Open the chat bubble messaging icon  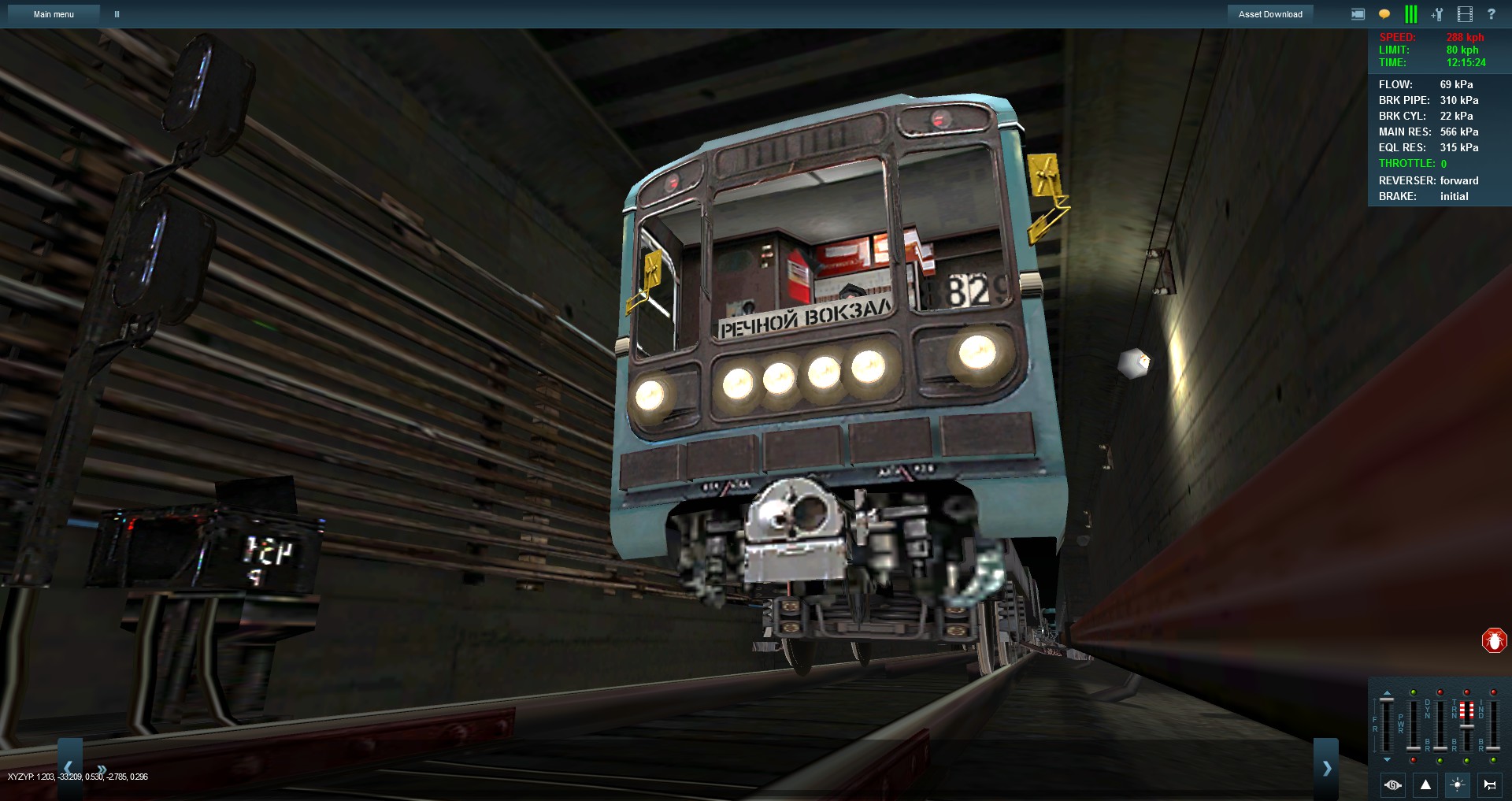1384,13
